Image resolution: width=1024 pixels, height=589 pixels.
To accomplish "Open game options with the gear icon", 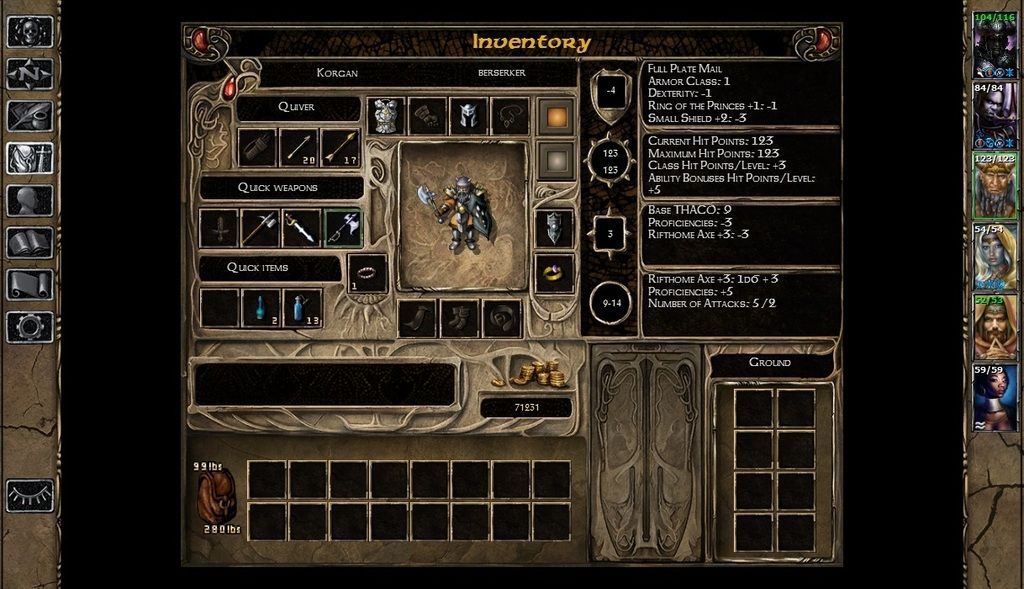I will tap(30, 326).
